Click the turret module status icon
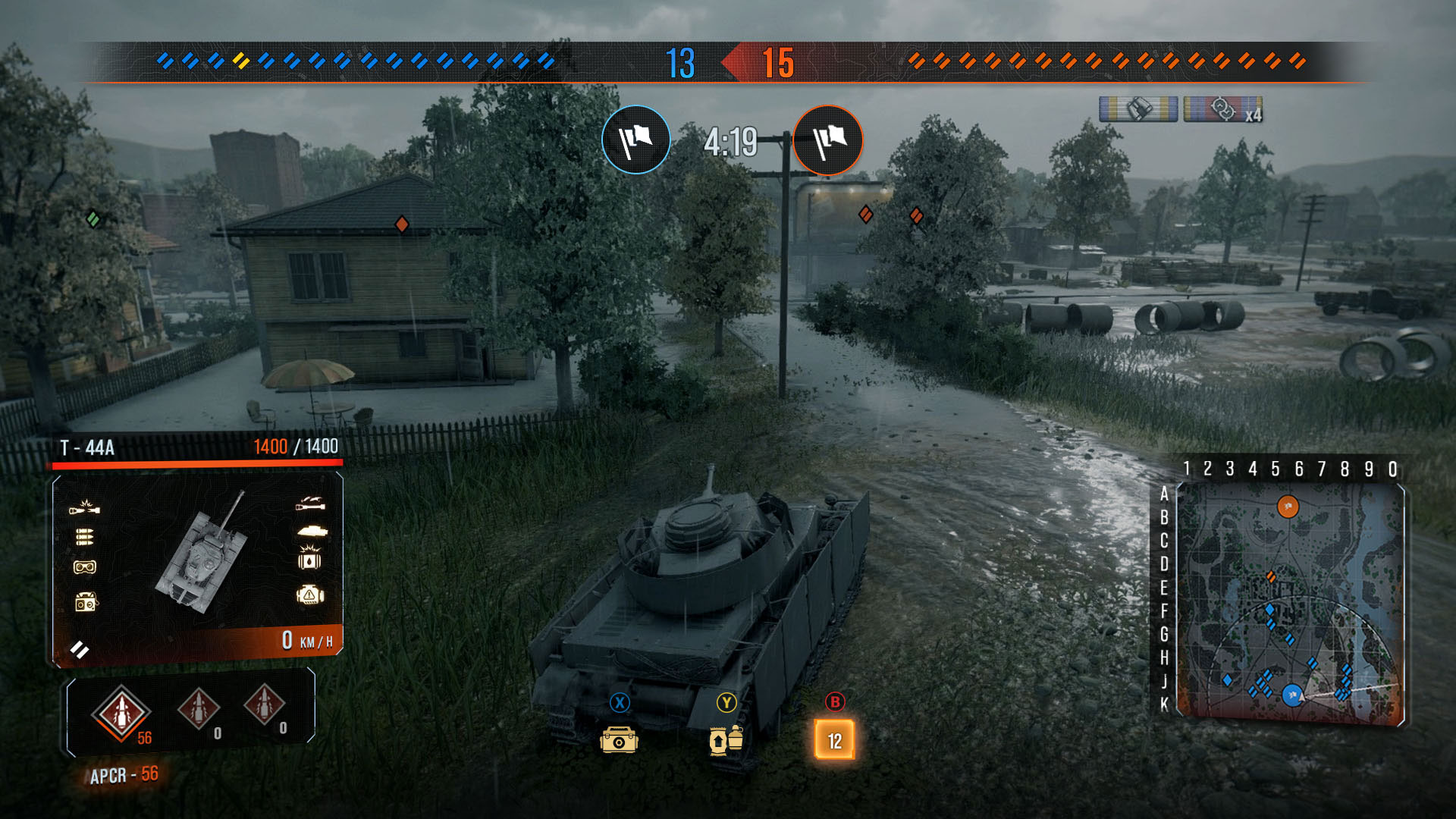The width and height of the screenshot is (1456, 819). 312,531
